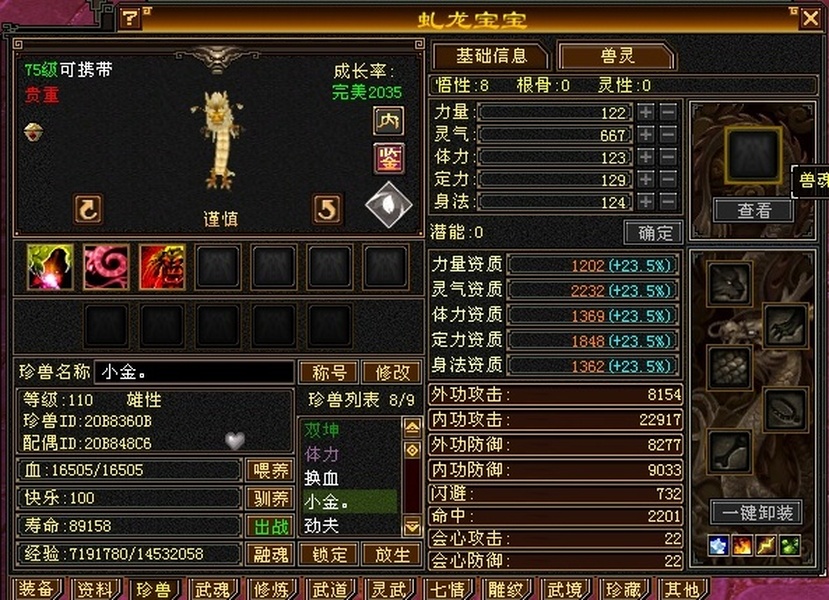Click 修改 to rename the pet
Image resolution: width=829 pixels, height=600 pixels.
391,372
